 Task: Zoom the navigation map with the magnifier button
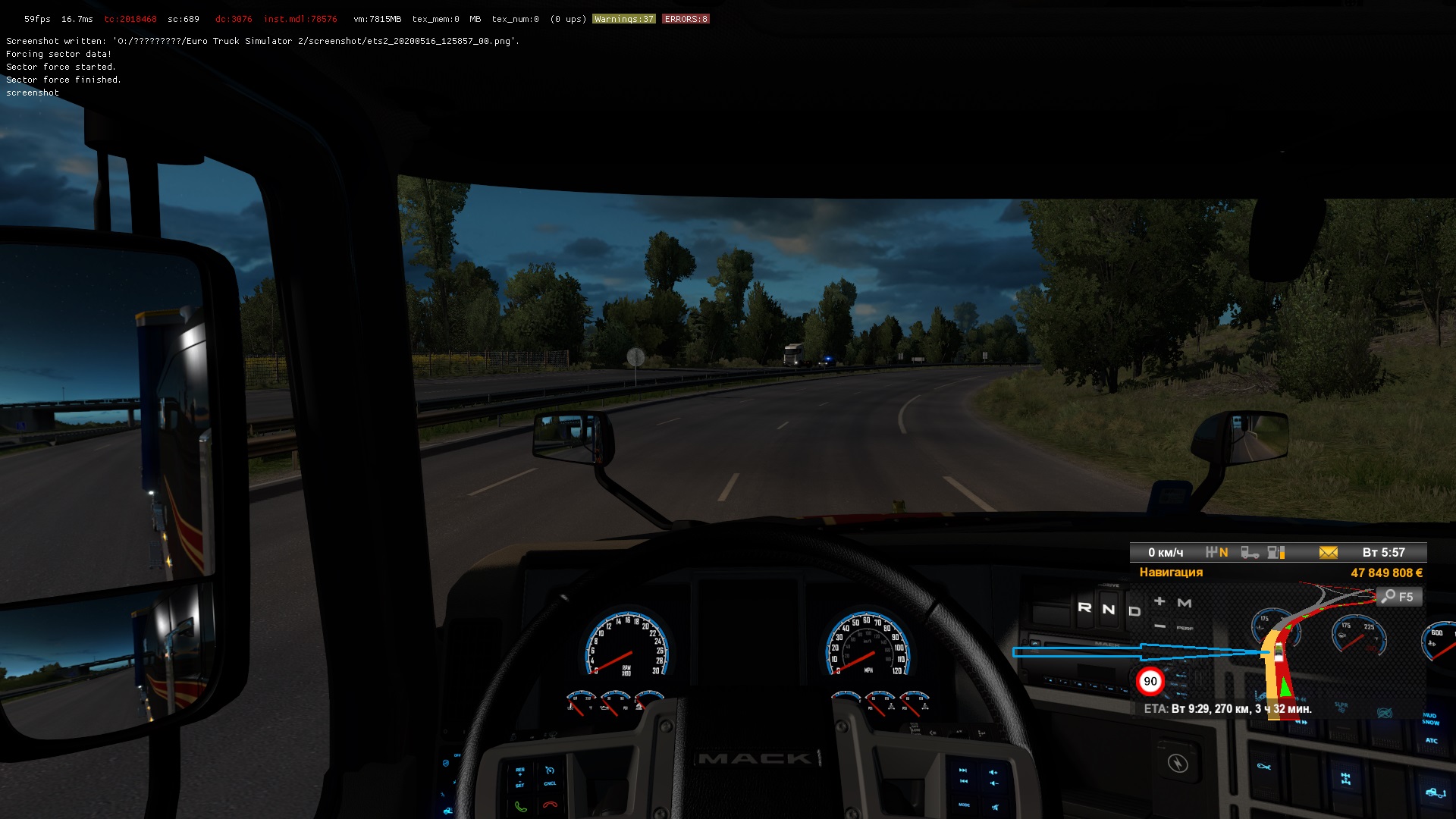coord(1398,597)
